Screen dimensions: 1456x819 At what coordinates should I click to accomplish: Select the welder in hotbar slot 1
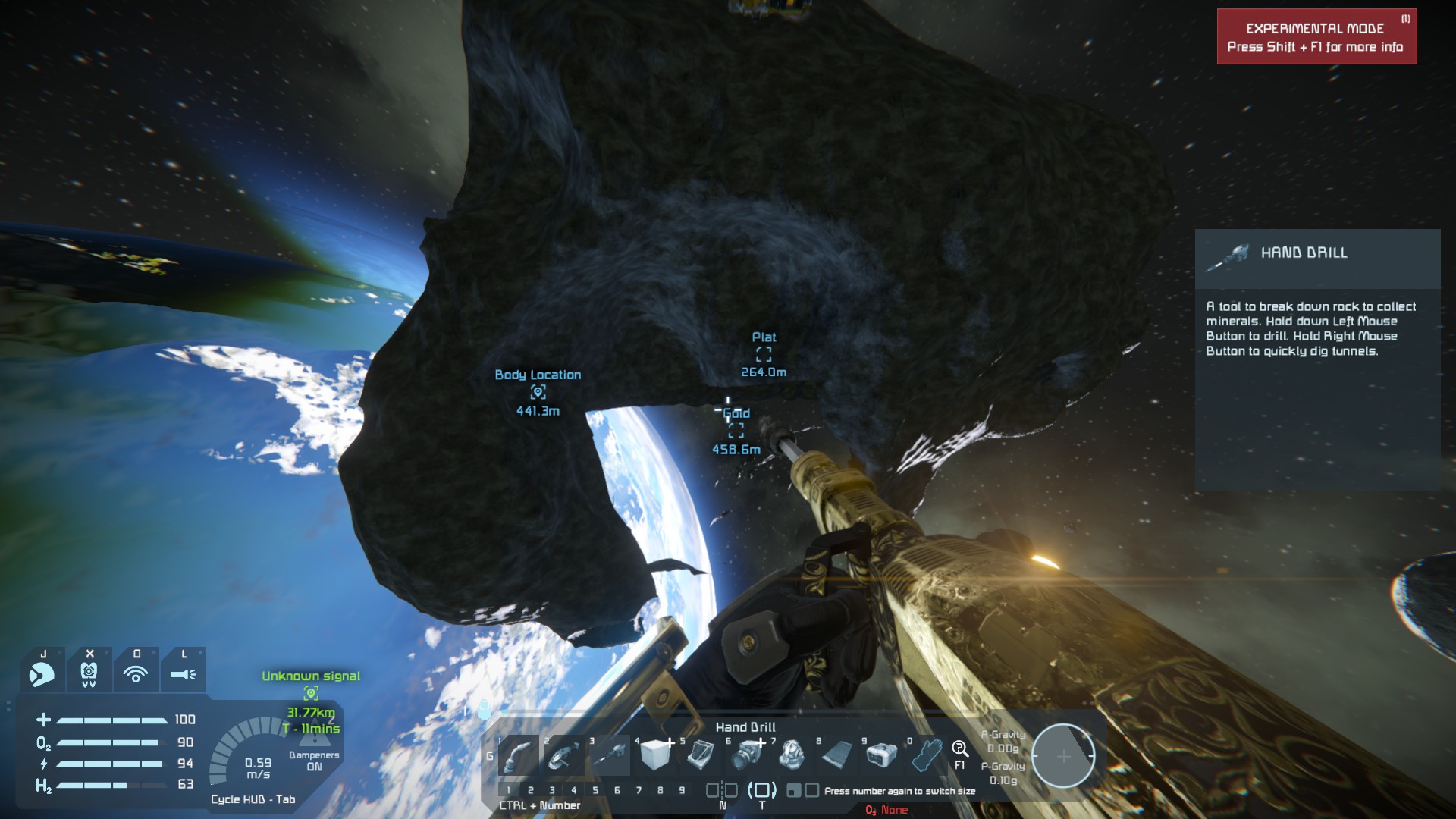tap(519, 755)
